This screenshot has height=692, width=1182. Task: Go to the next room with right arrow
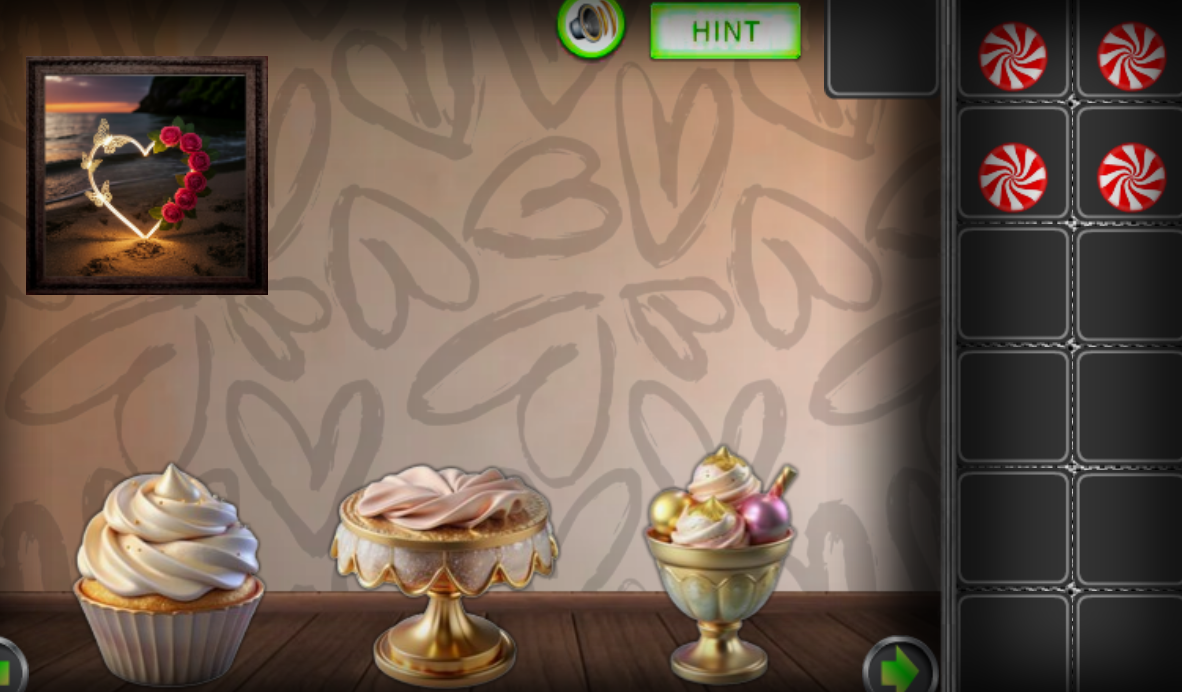[899, 667]
